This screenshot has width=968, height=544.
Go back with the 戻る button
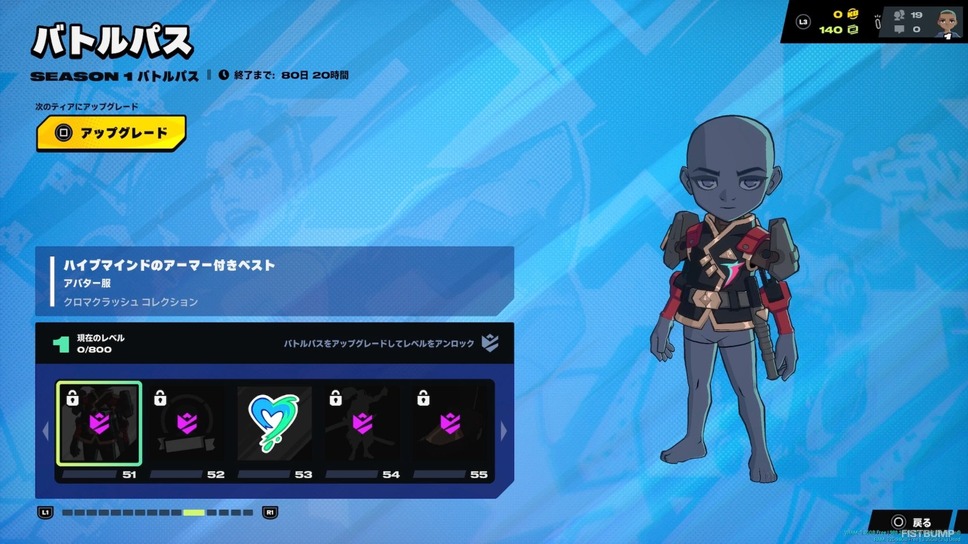click(912, 522)
